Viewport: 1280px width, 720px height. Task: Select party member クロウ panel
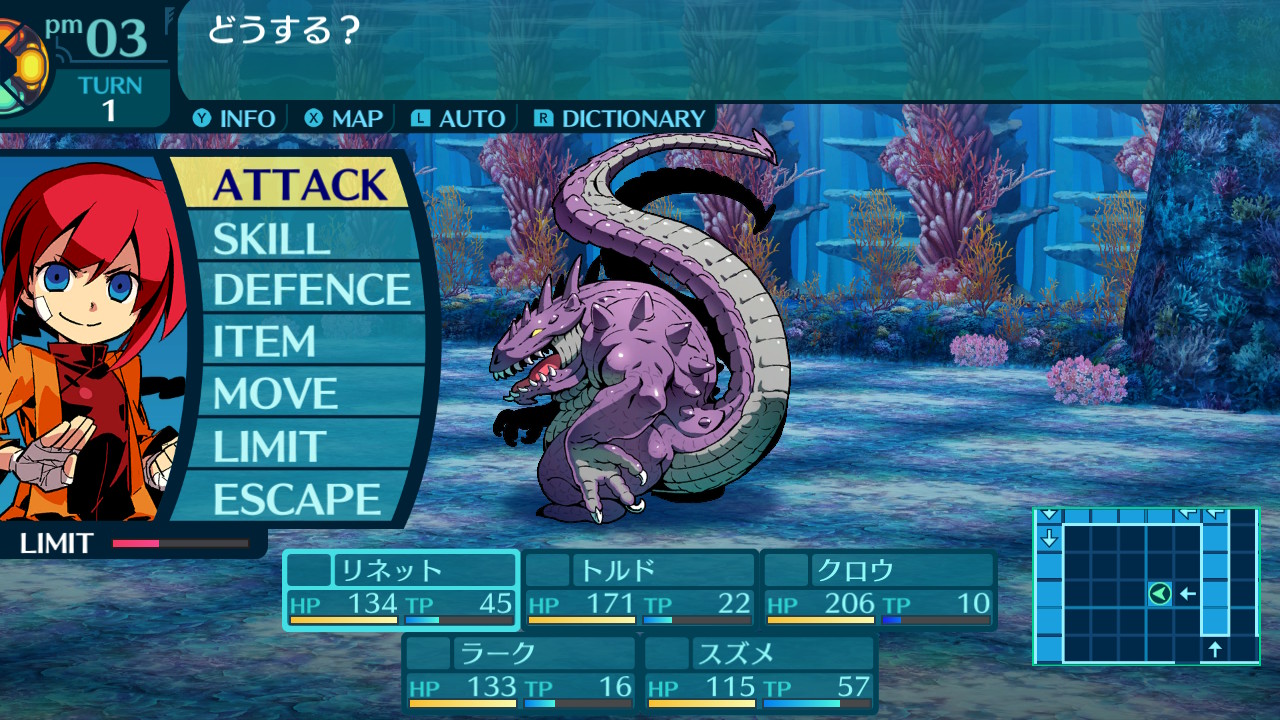point(879,590)
